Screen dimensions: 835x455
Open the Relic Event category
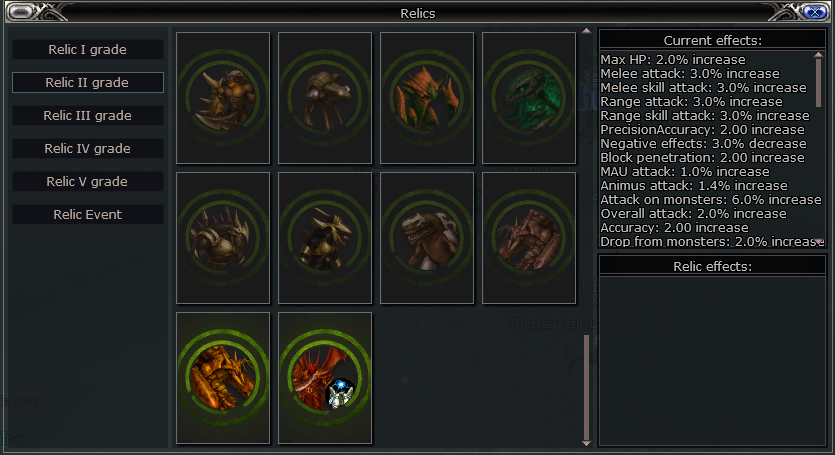point(88,214)
